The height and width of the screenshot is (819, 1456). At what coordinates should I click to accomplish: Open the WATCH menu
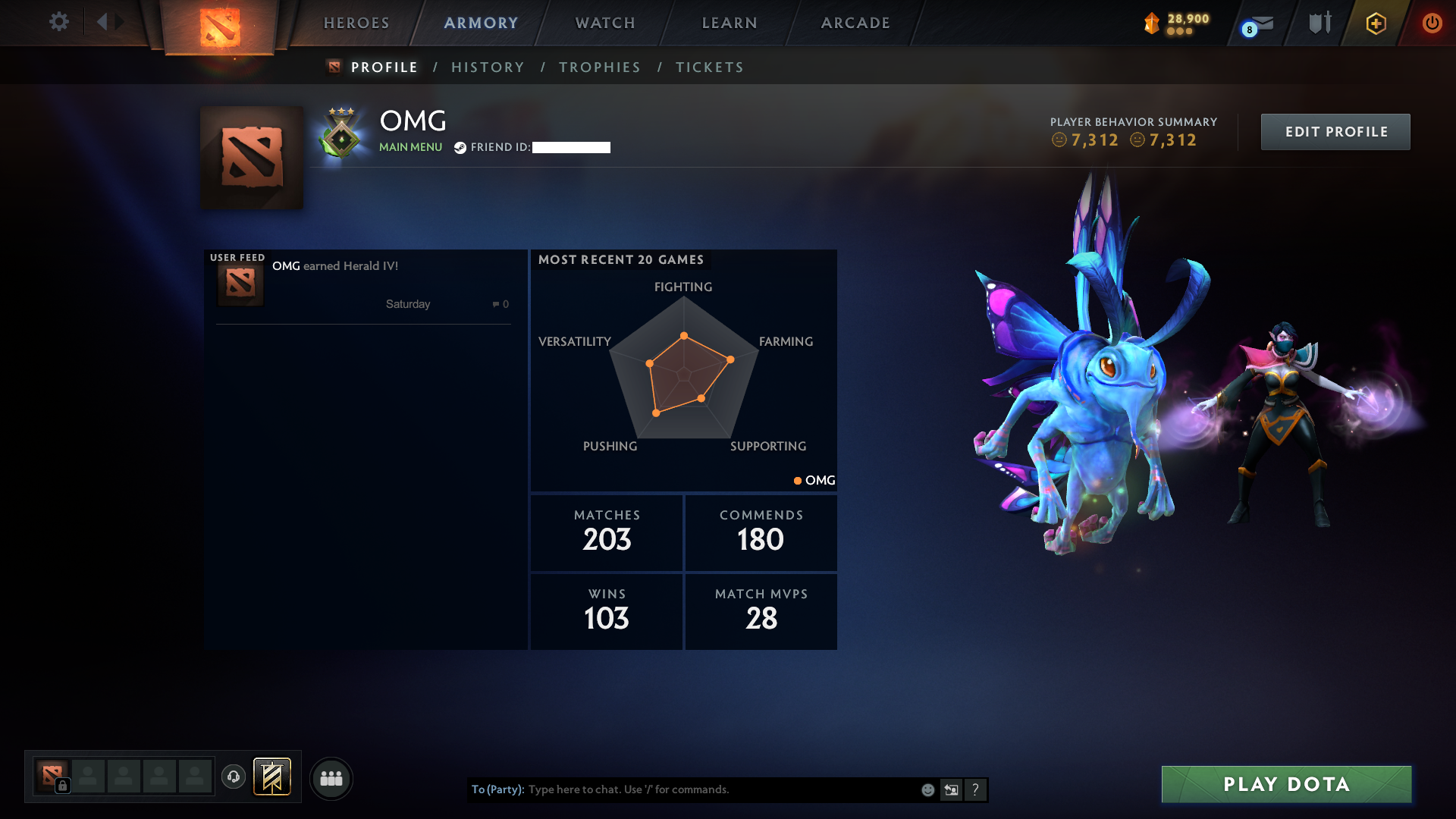tap(604, 23)
